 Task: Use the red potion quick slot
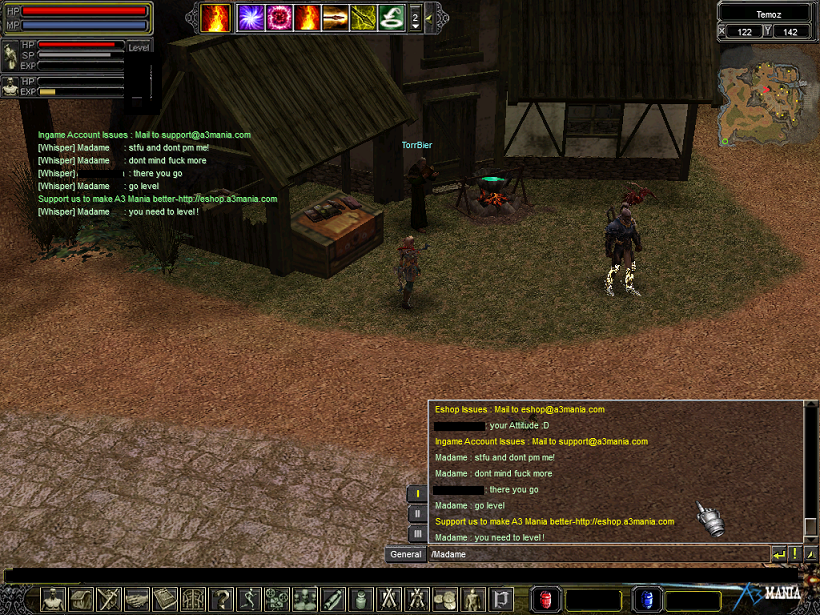pos(546,599)
